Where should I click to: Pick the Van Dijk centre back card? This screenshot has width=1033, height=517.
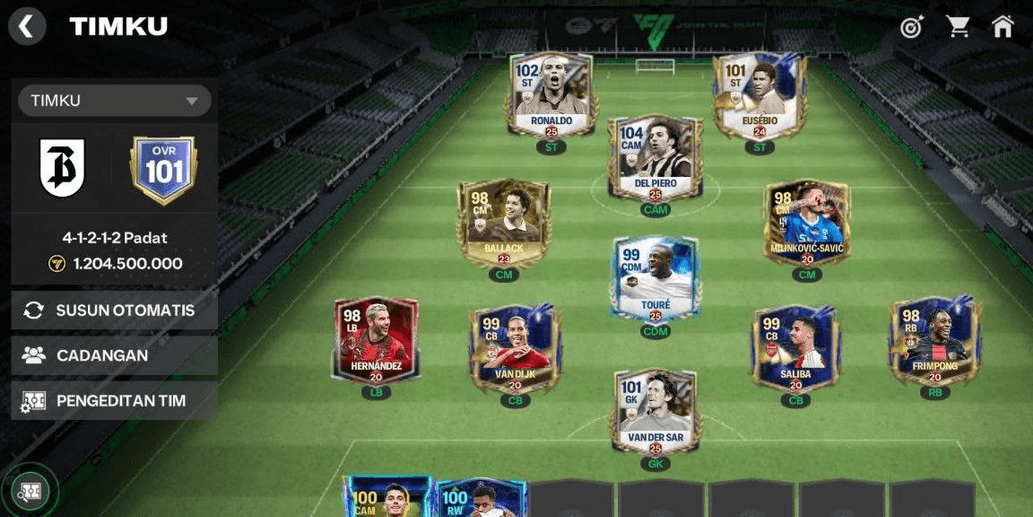[x=515, y=348]
